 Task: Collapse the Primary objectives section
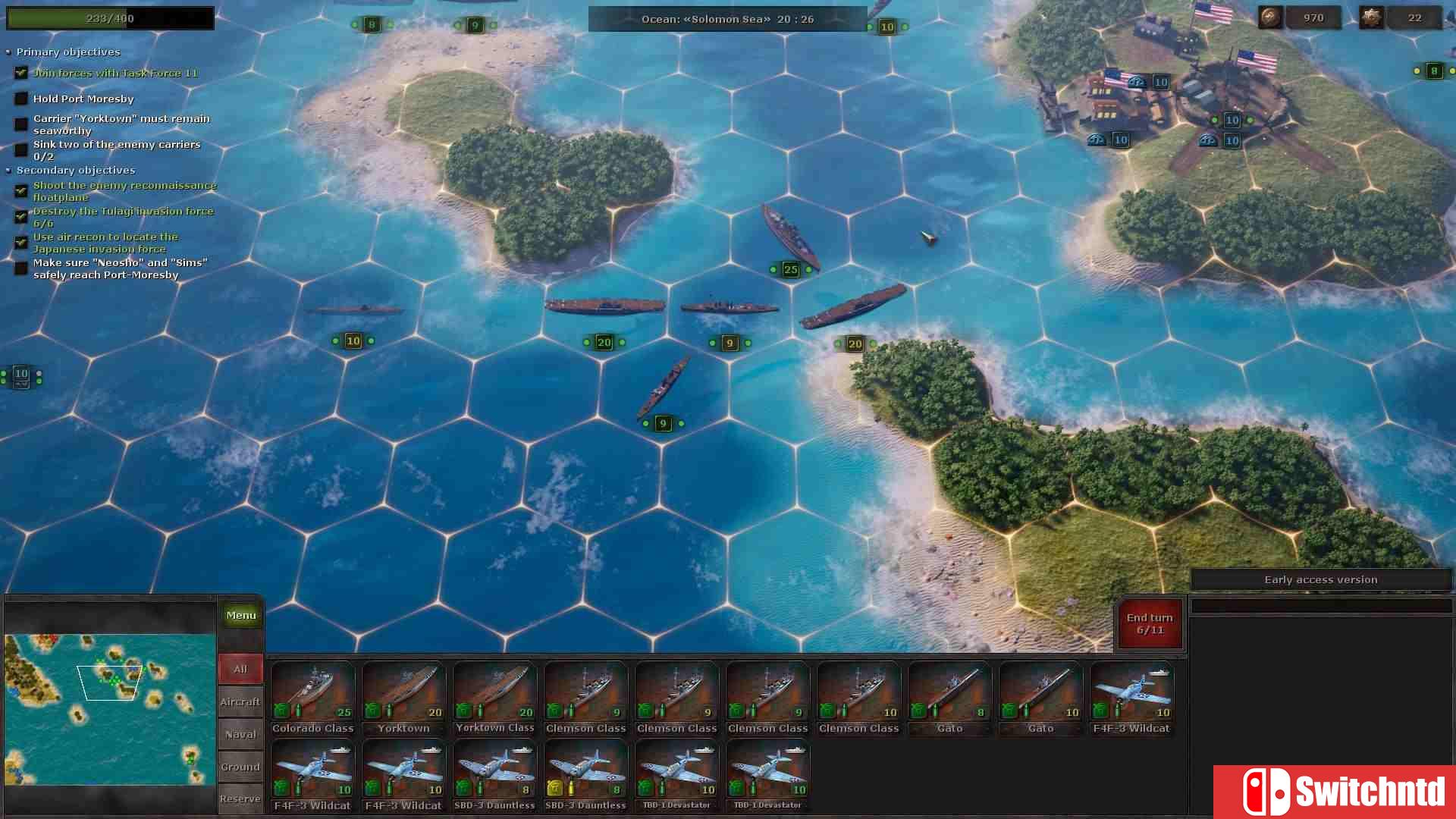tap(8, 52)
